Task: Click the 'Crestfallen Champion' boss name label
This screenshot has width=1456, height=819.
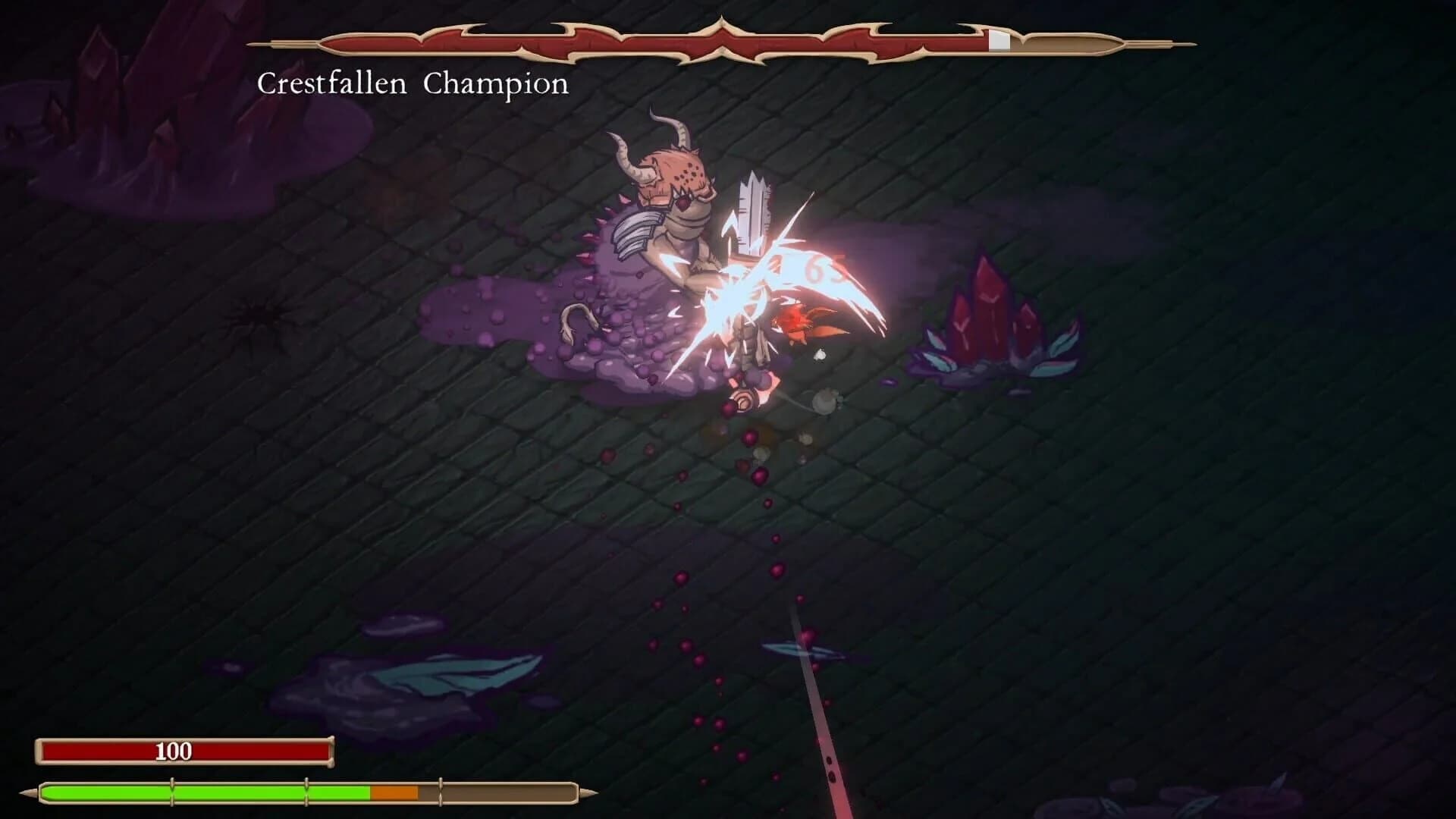Action: click(x=413, y=83)
